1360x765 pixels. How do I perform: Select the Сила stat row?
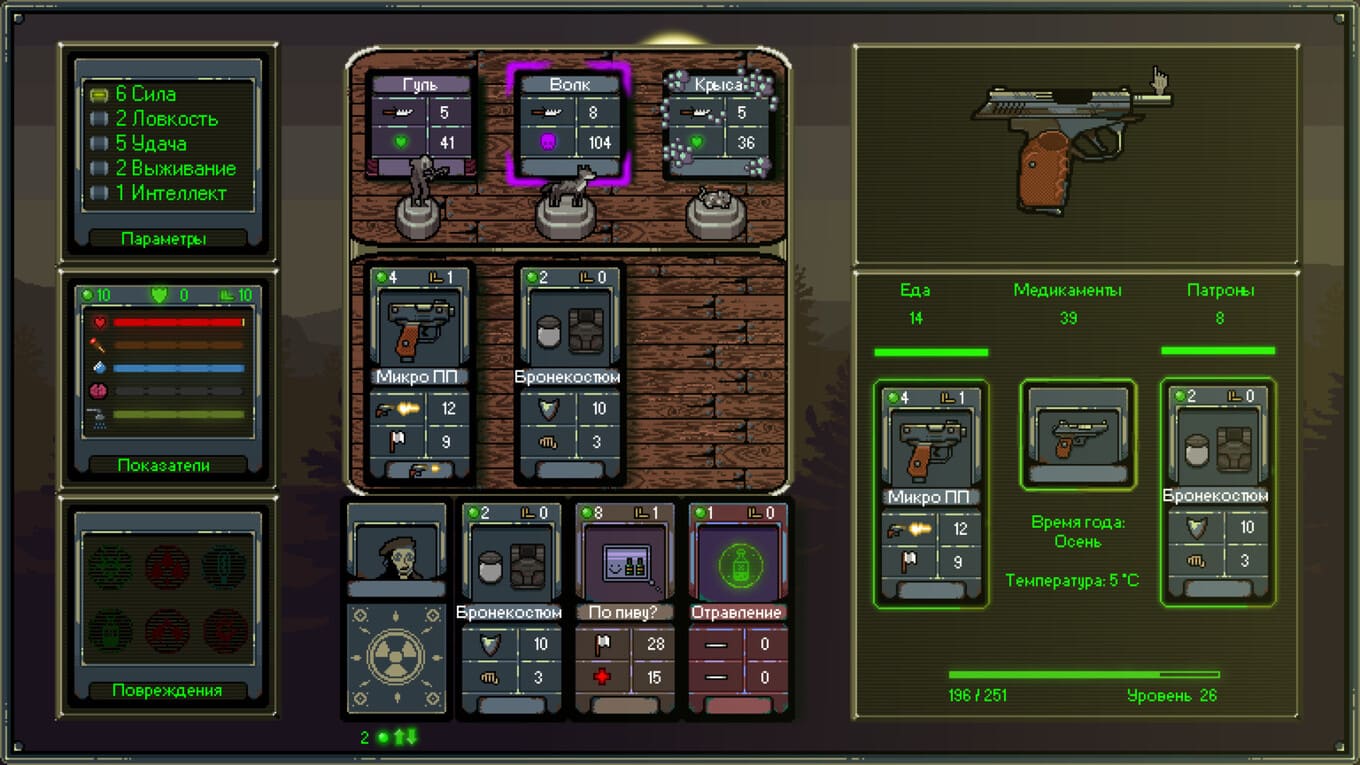pos(145,94)
